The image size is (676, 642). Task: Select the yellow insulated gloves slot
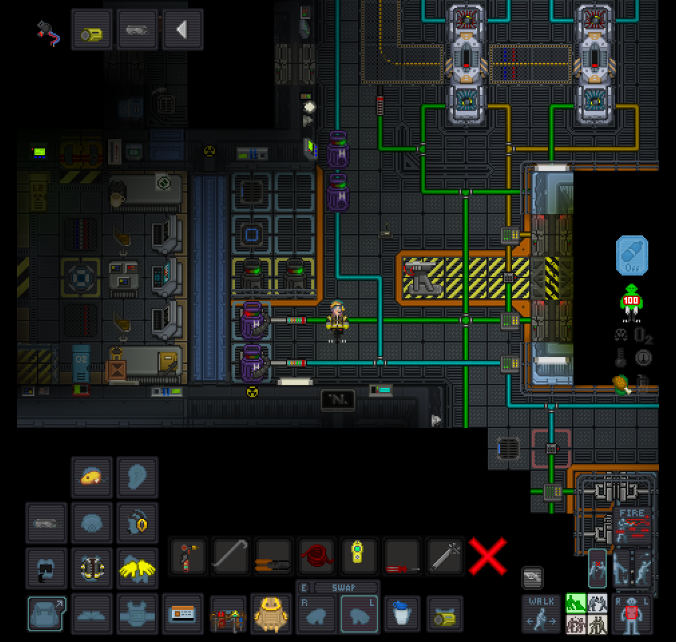click(x=138, y=567)
